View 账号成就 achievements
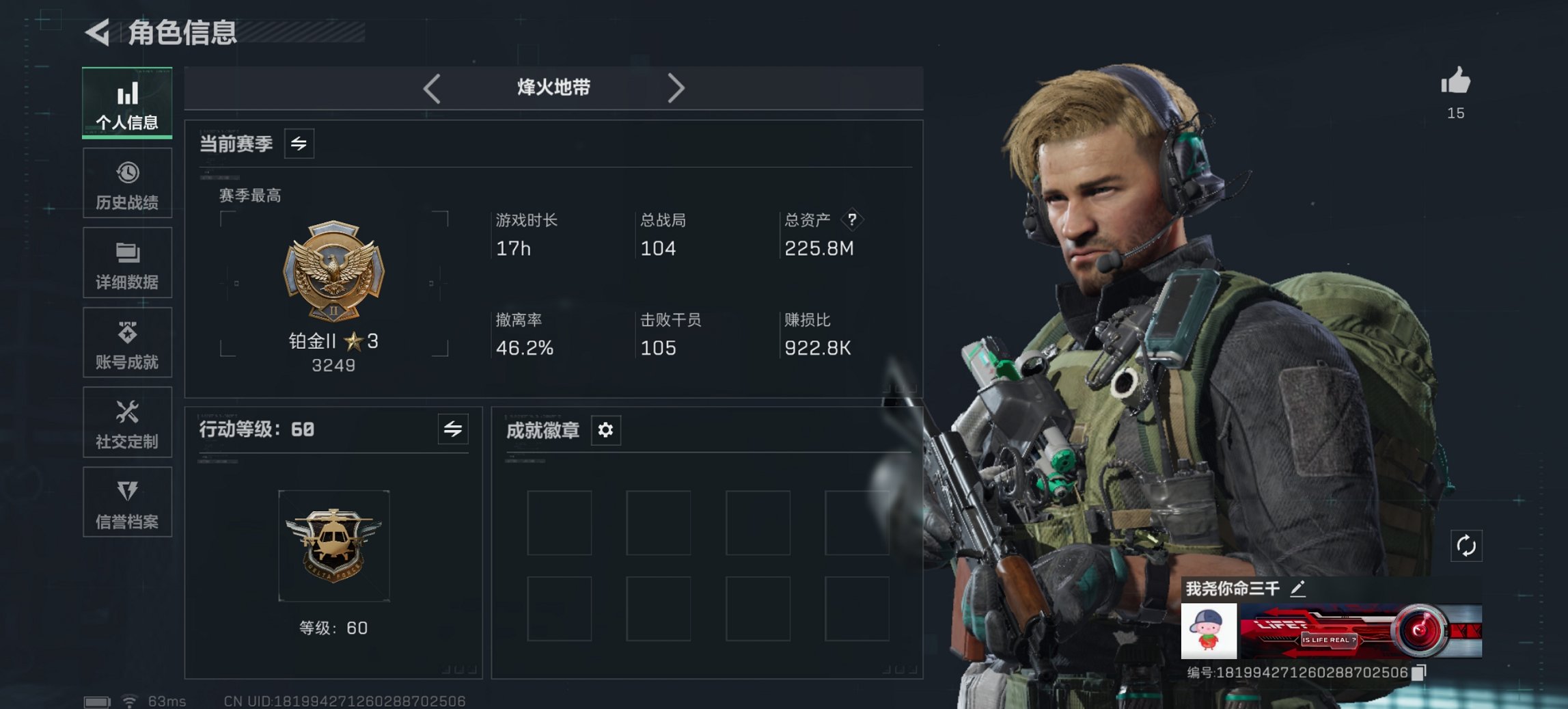This screenshot has width=1568, height=709. (127, 343)
